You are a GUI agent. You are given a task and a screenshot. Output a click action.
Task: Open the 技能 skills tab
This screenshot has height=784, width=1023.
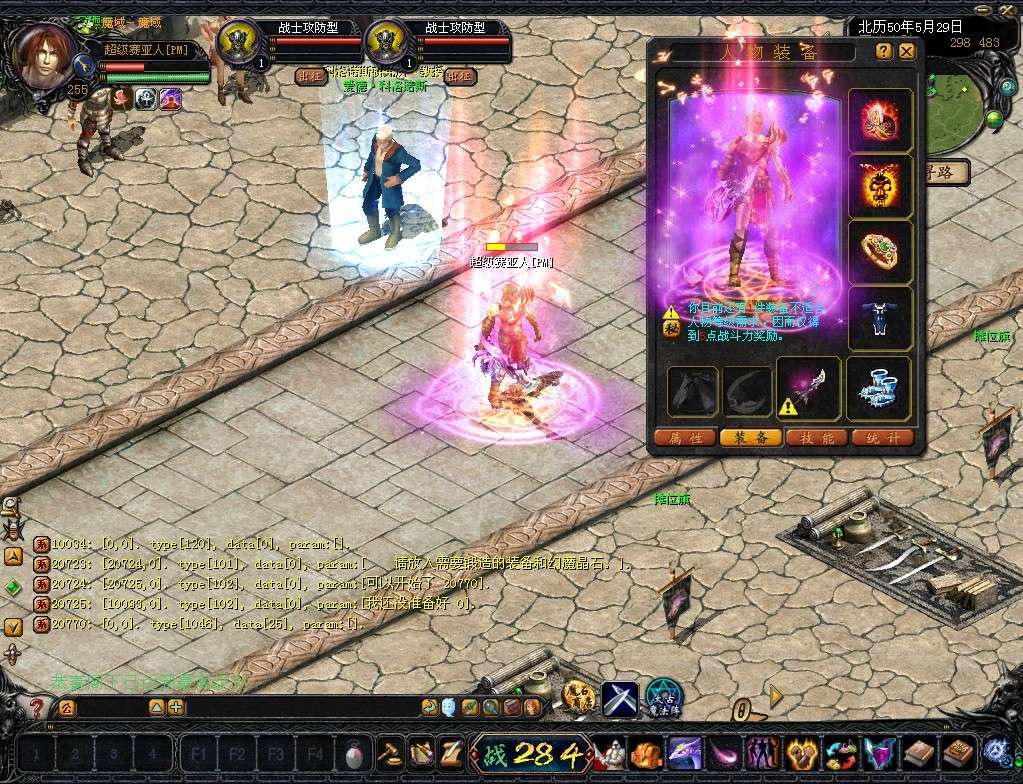tap(816, 438)
